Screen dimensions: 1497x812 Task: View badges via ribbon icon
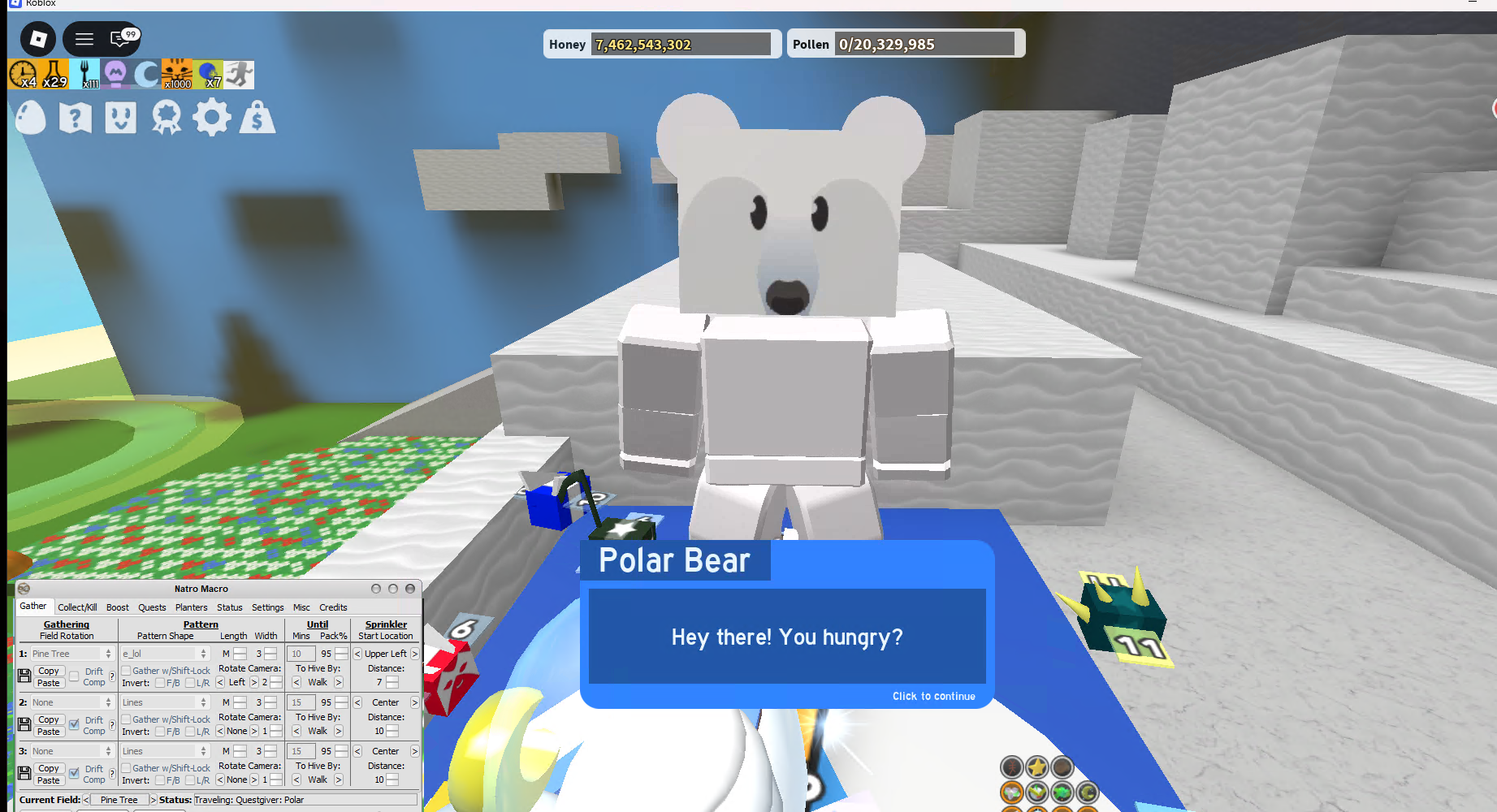tap(167, 118)
